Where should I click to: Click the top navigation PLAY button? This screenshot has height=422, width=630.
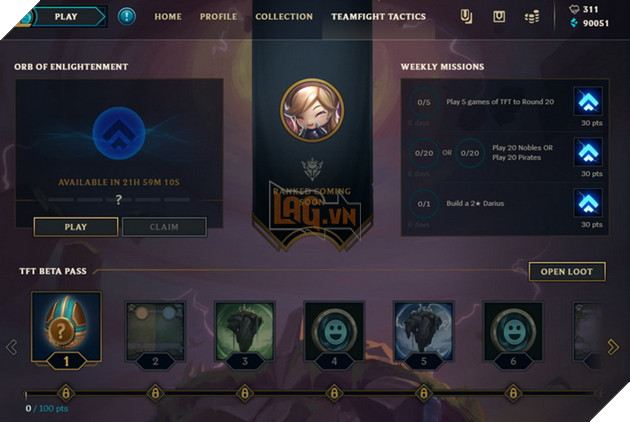pyautogui.click(x=66, y=16)
